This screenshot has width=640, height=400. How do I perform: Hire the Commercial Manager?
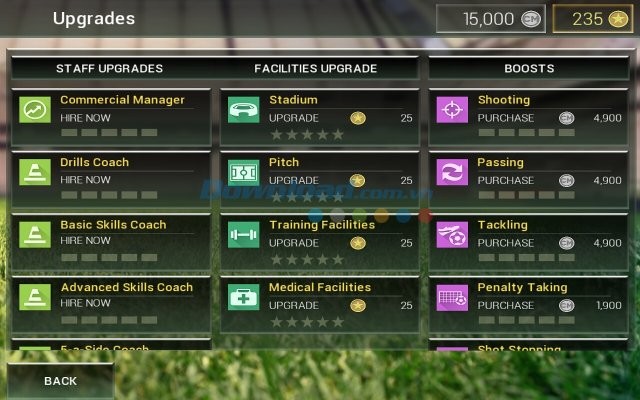click(85, 117)
